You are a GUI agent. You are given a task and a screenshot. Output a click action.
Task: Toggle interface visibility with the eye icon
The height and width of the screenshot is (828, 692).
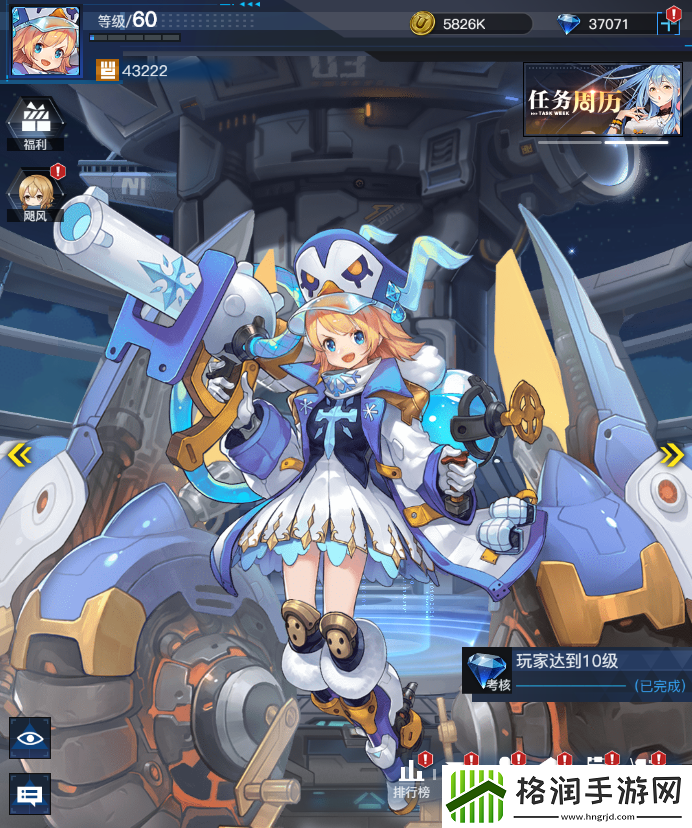[30, 738]
